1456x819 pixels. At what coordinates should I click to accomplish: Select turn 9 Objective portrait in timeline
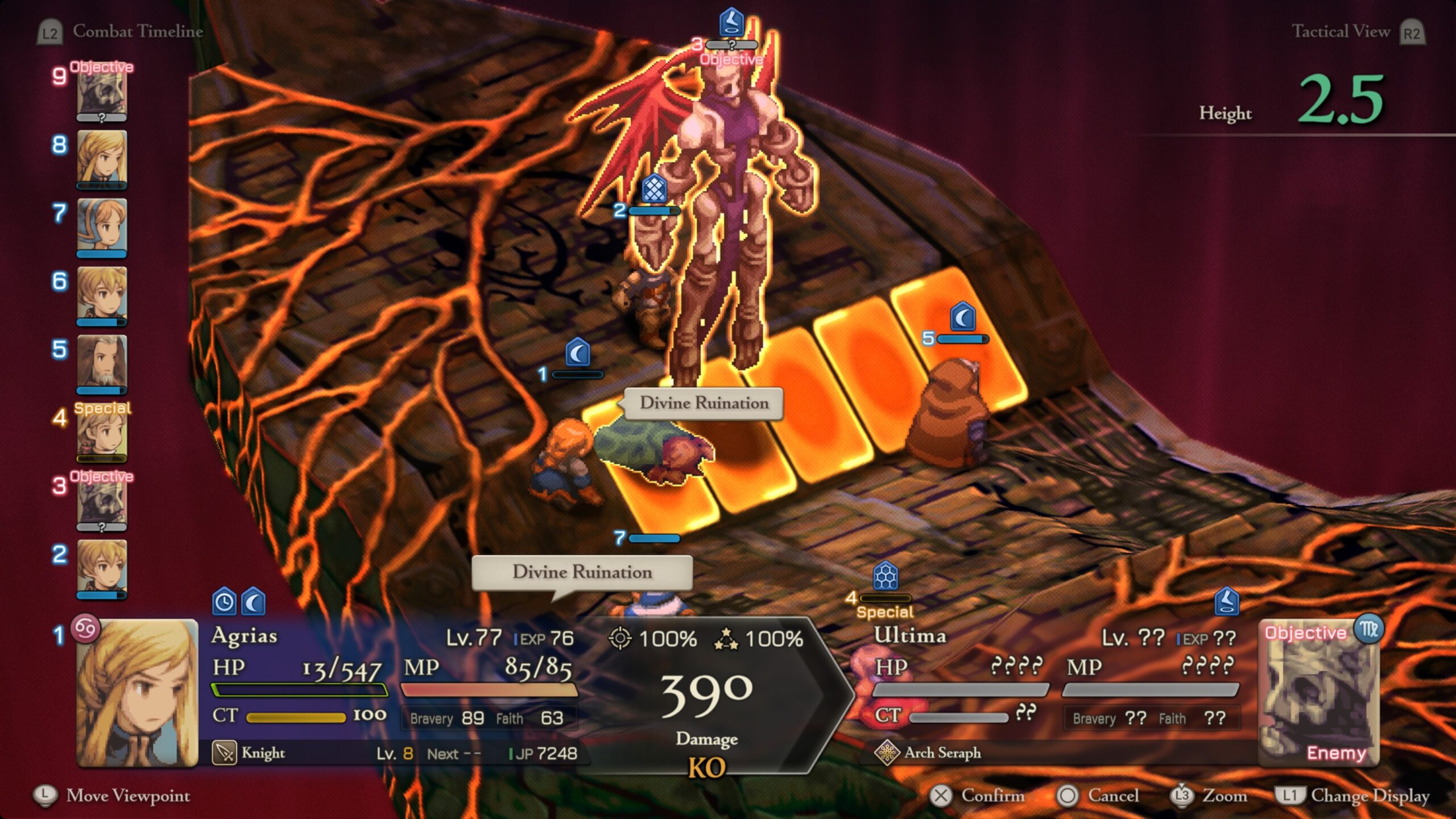pyautogui.click(x=102, y=93)
